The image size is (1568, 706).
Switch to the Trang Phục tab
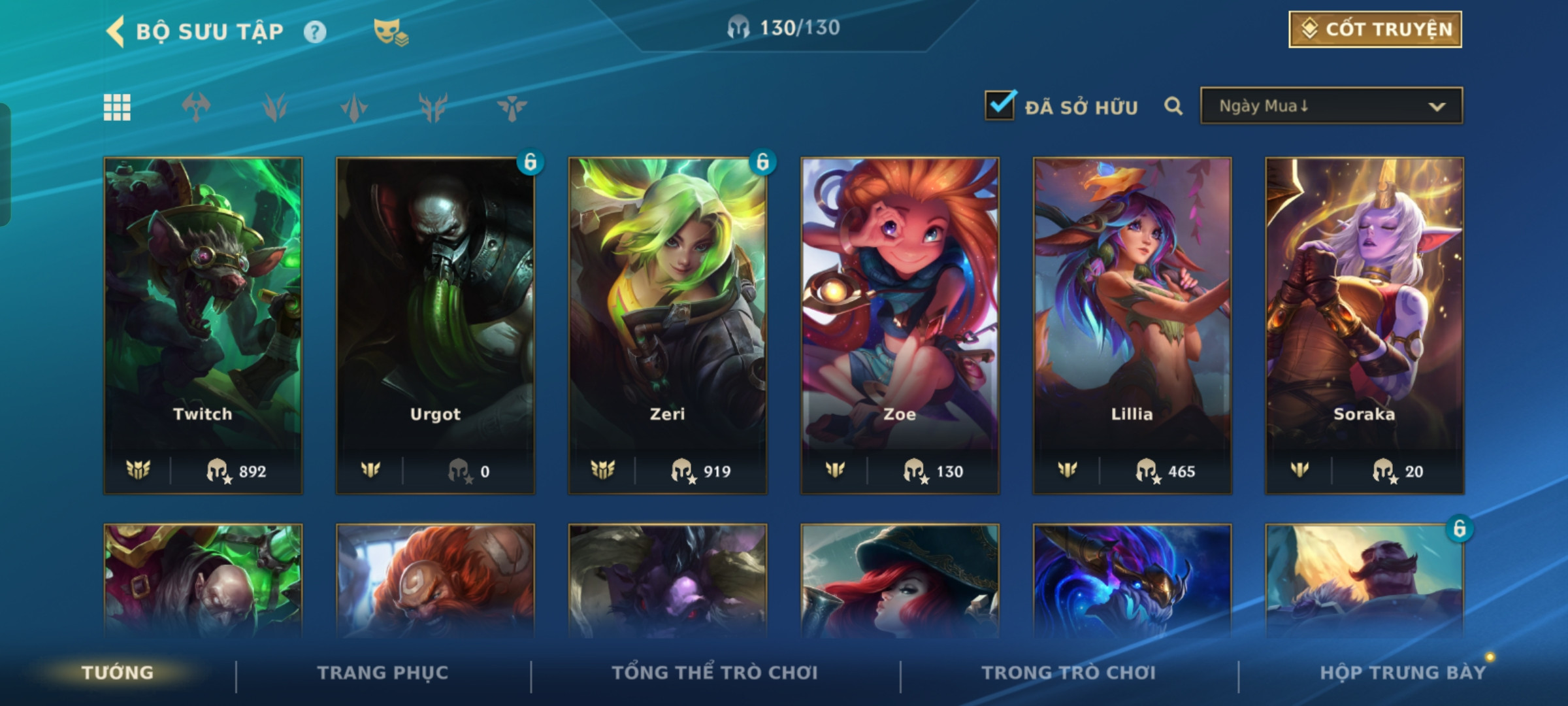(x=383, y=673)
